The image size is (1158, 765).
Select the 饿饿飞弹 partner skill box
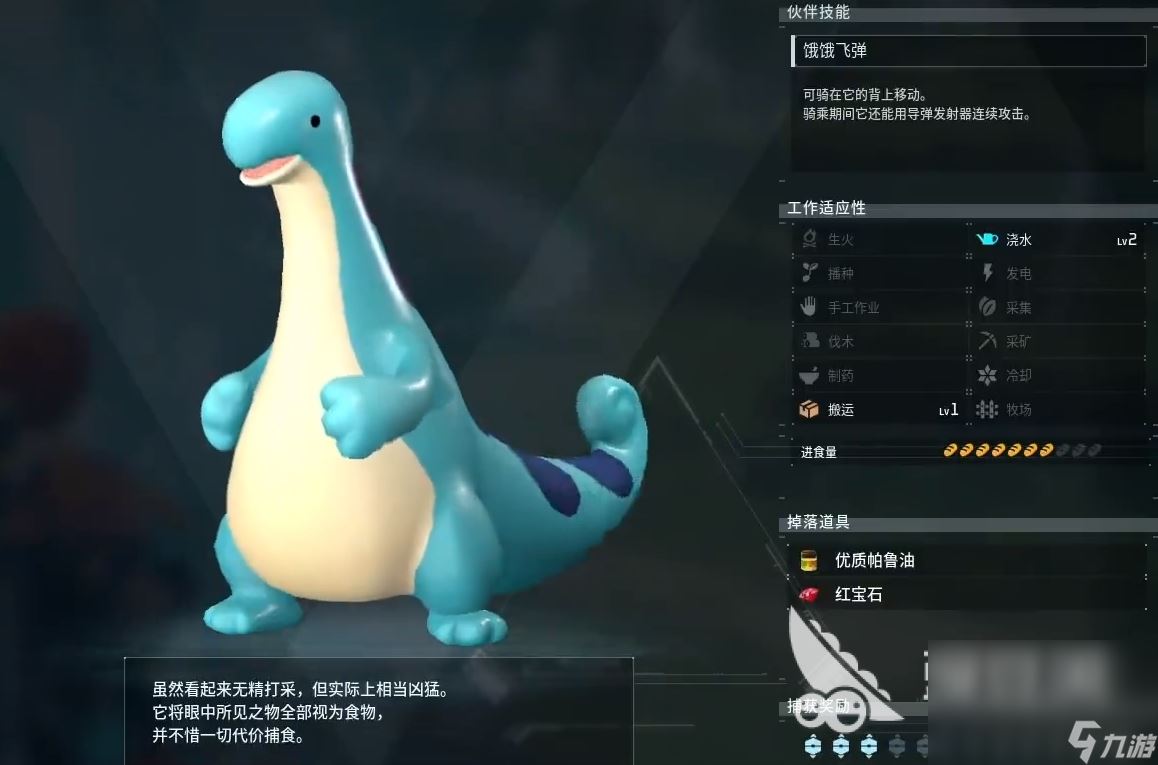(x=968, y=51)
